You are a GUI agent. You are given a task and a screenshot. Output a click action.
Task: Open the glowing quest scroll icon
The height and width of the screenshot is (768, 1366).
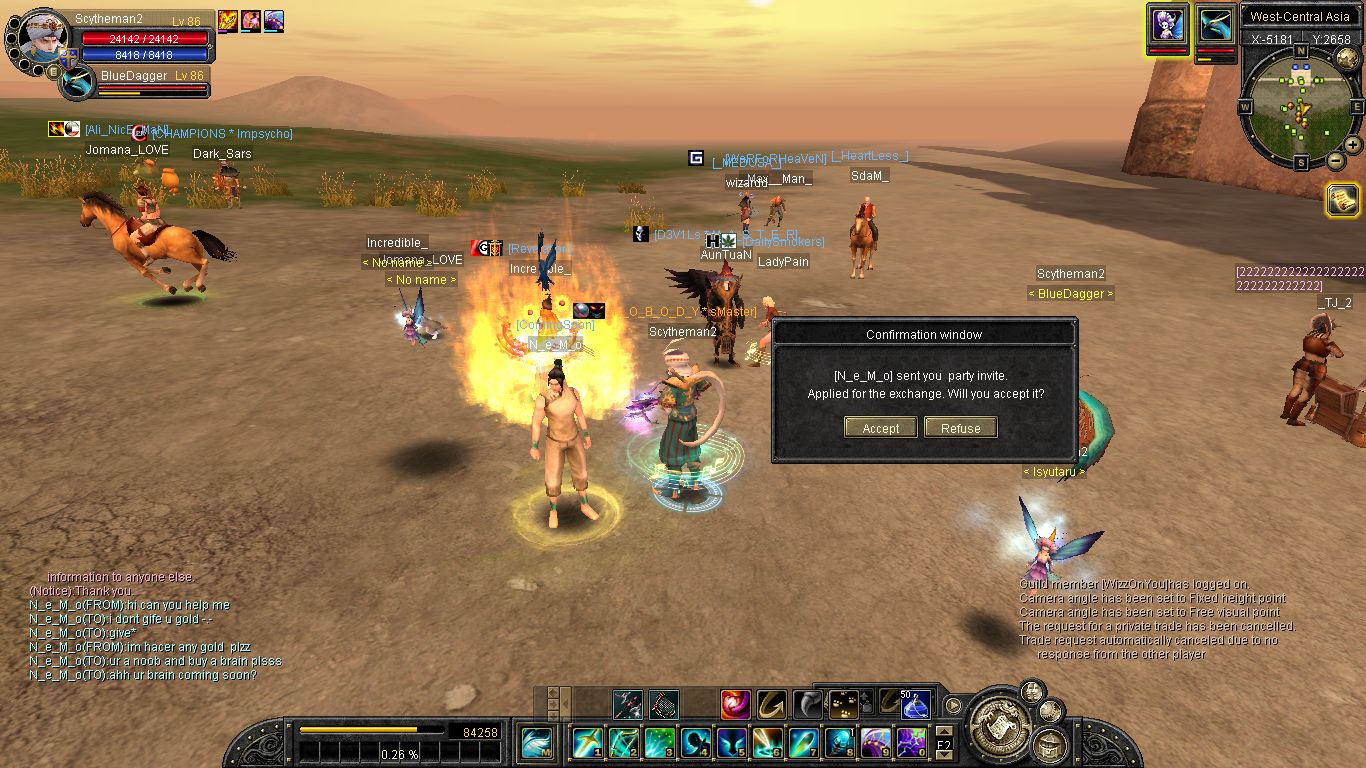[x=1342, y=200]
